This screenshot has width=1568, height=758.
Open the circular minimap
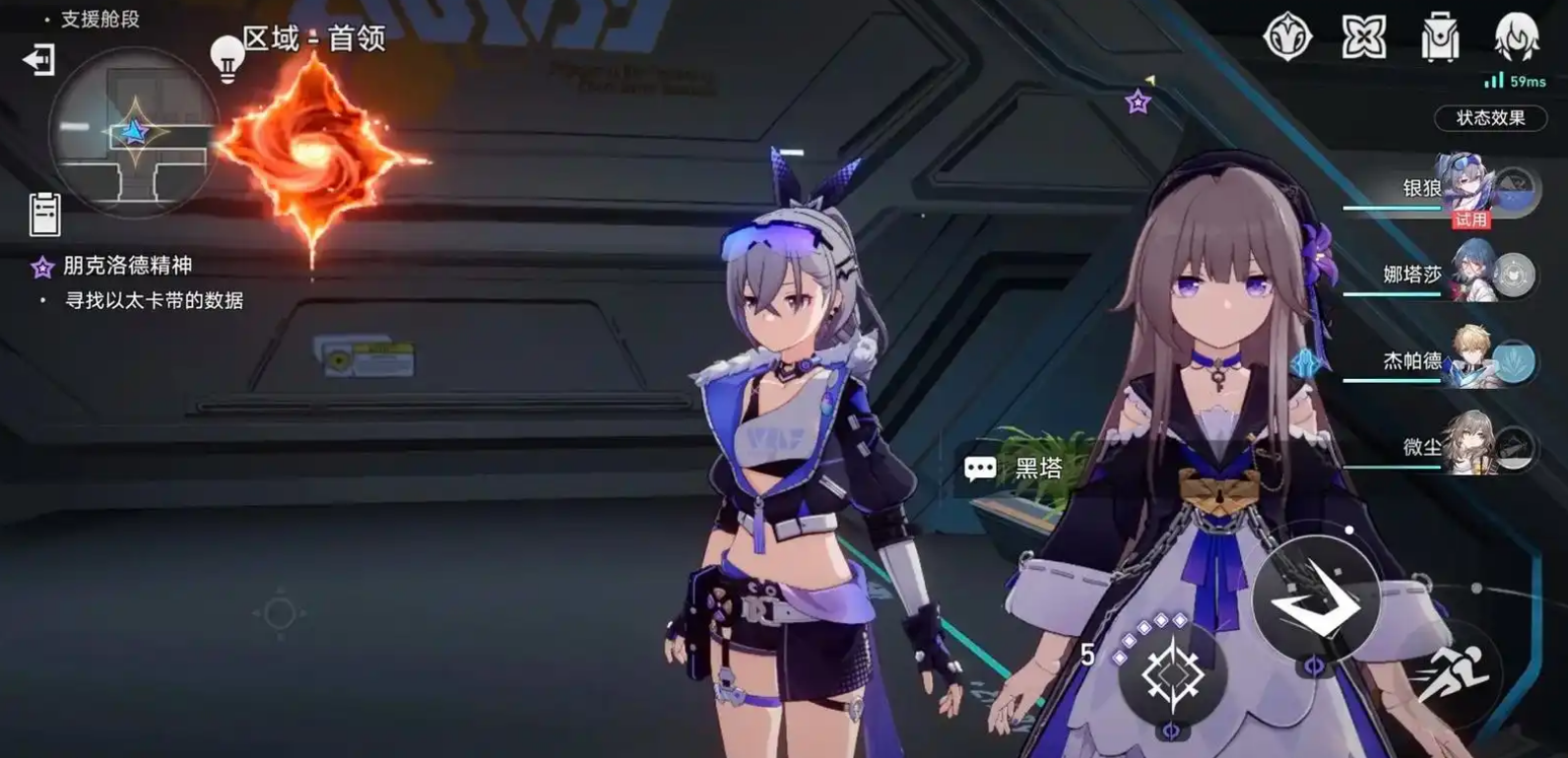[x=132, y=133]
